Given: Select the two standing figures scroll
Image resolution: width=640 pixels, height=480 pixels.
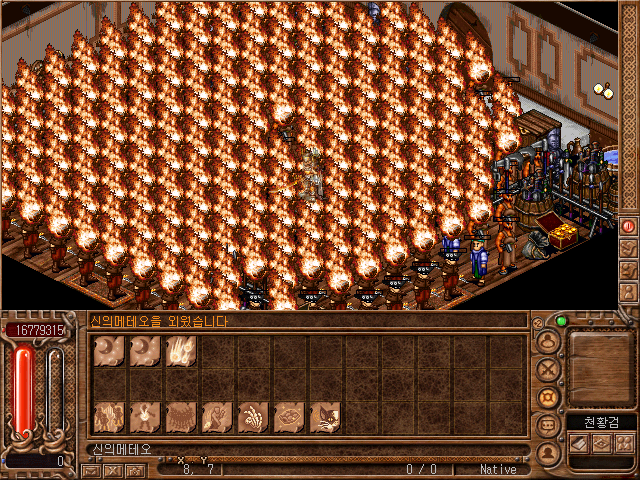Looking at the screenshot, I should pos(108,417).
